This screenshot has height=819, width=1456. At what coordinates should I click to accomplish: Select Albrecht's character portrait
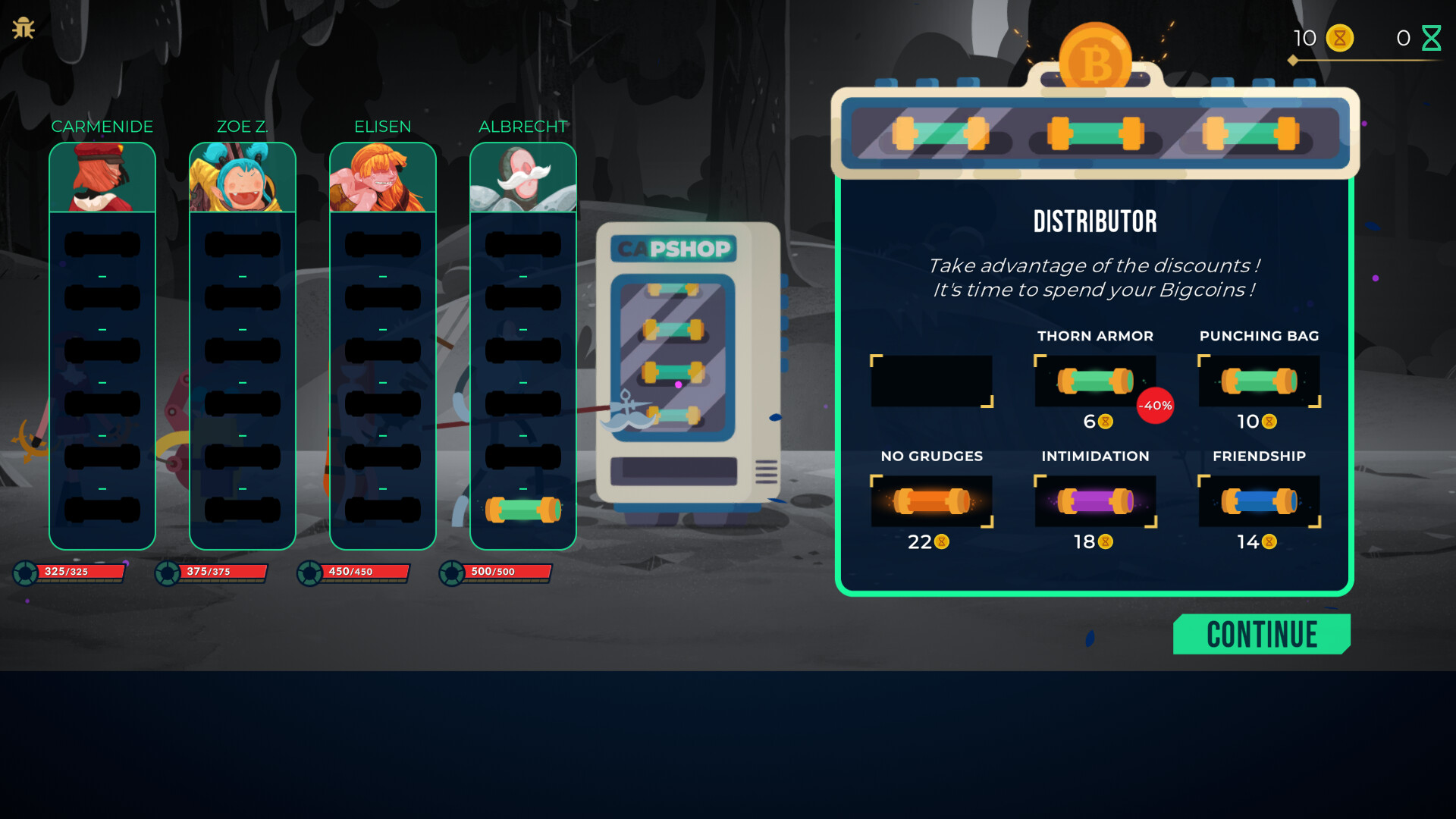(x=523, y=176)
